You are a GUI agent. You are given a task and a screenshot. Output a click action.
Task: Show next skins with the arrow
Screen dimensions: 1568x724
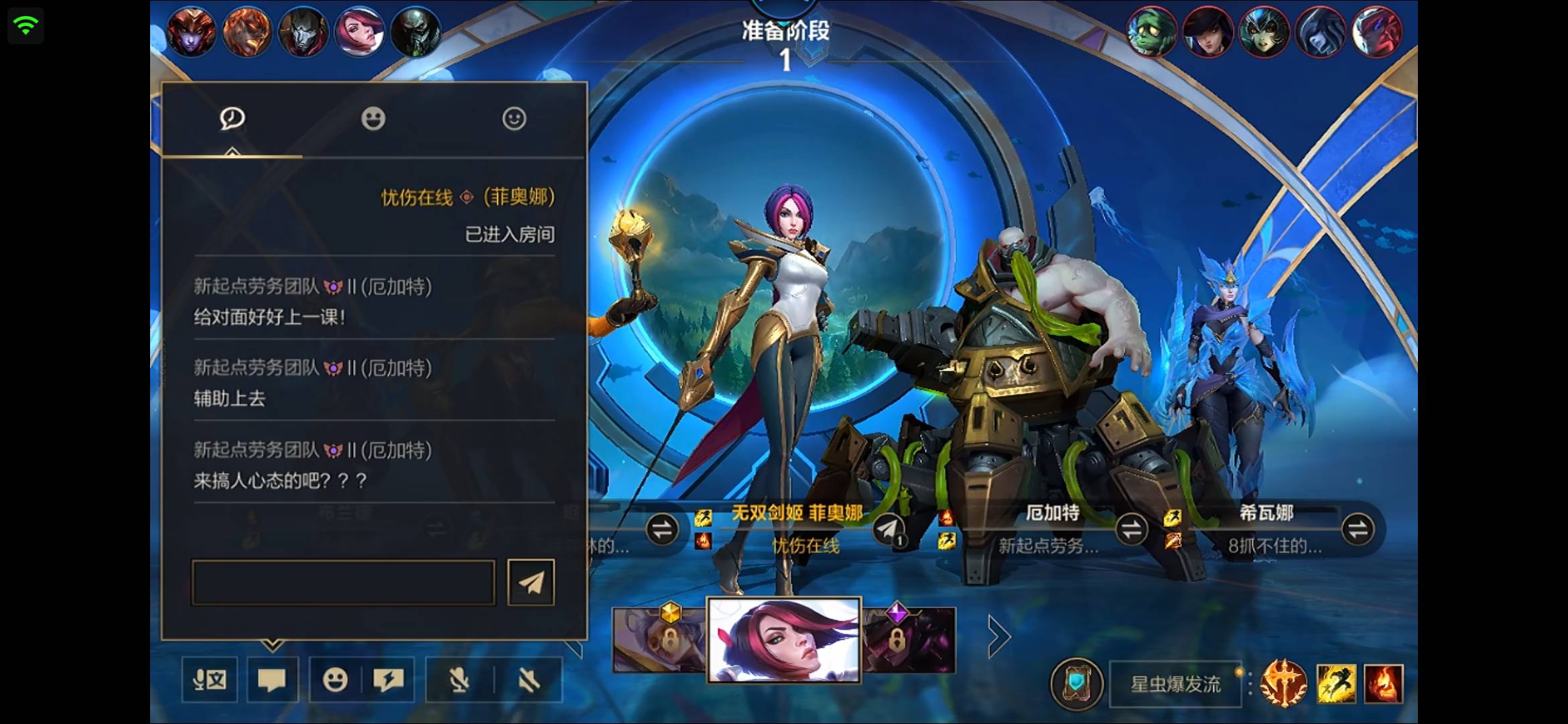click(x=998, y=637)
